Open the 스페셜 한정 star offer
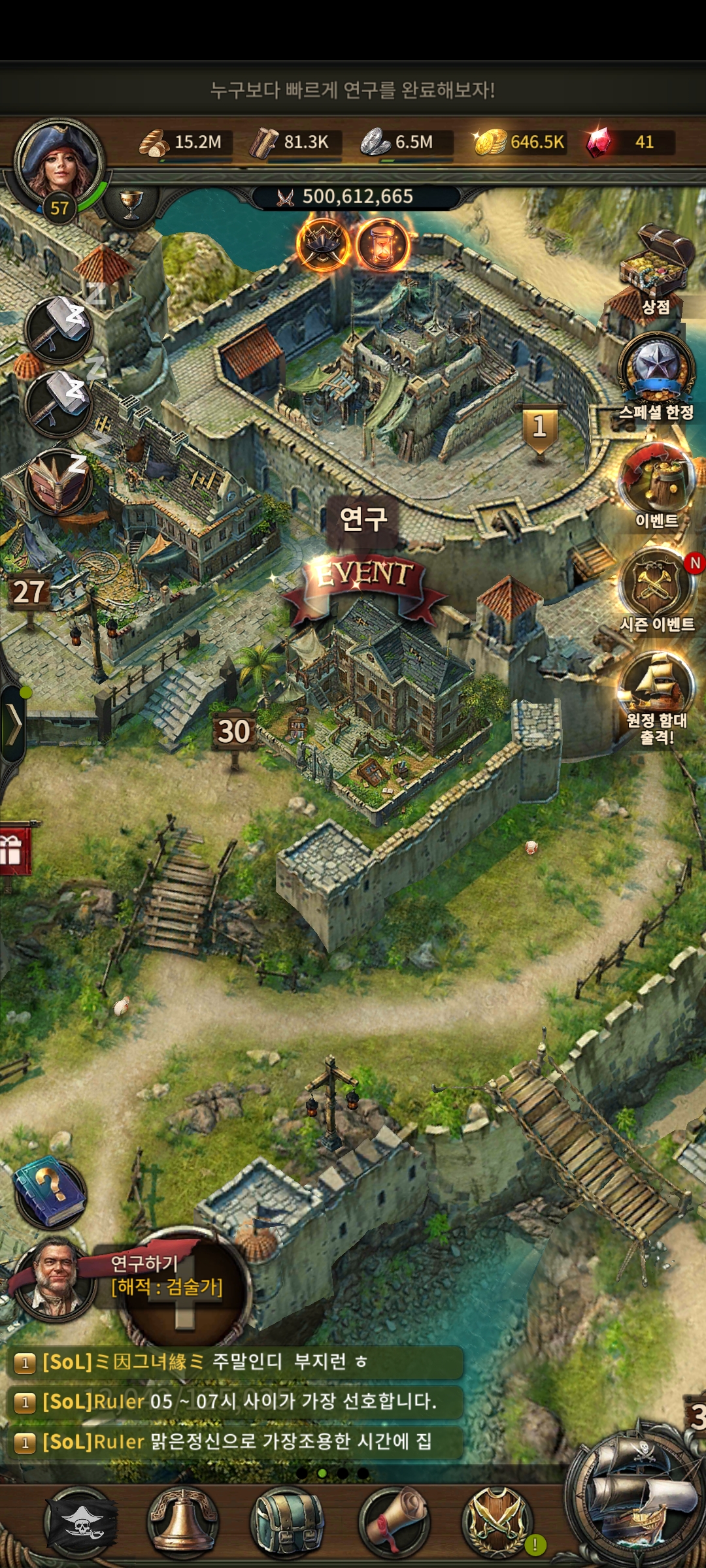The height and width of the screenshot is (1568, 706). pyautogui.click(x=656, y=369)
